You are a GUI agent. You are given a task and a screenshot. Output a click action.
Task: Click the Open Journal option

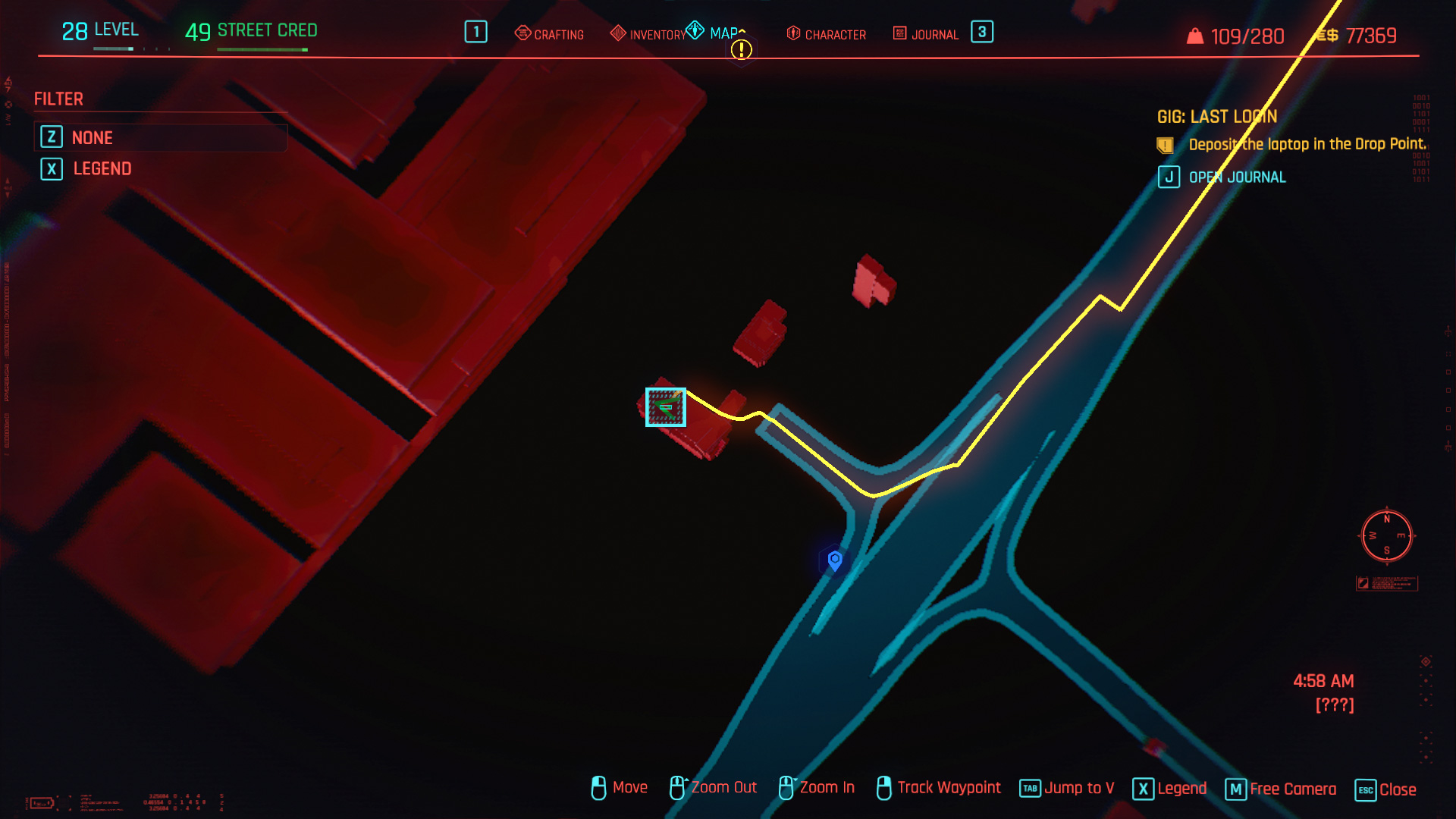[1236, 177]
